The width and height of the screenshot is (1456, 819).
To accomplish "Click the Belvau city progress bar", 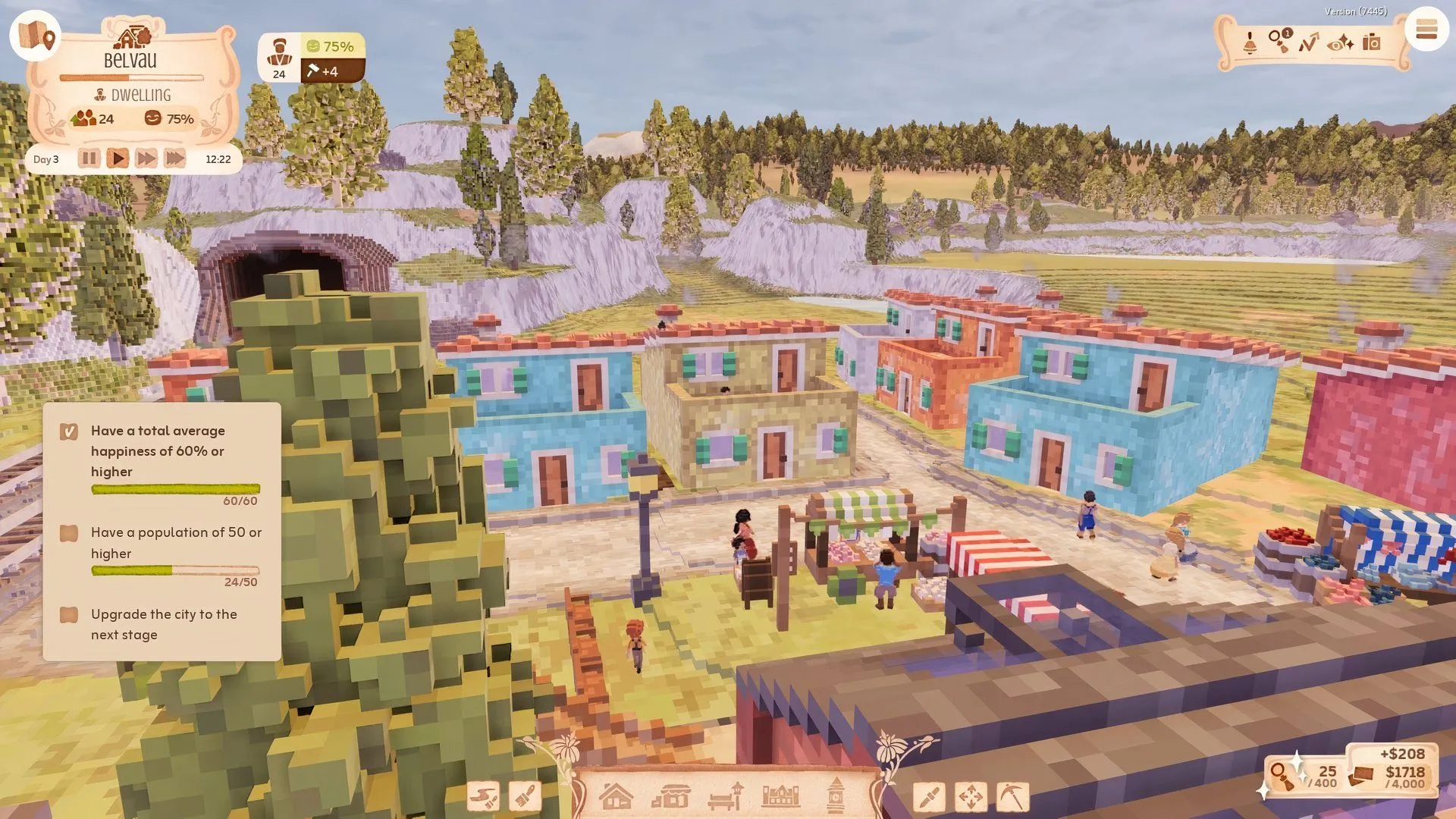I will pos(130,77).
